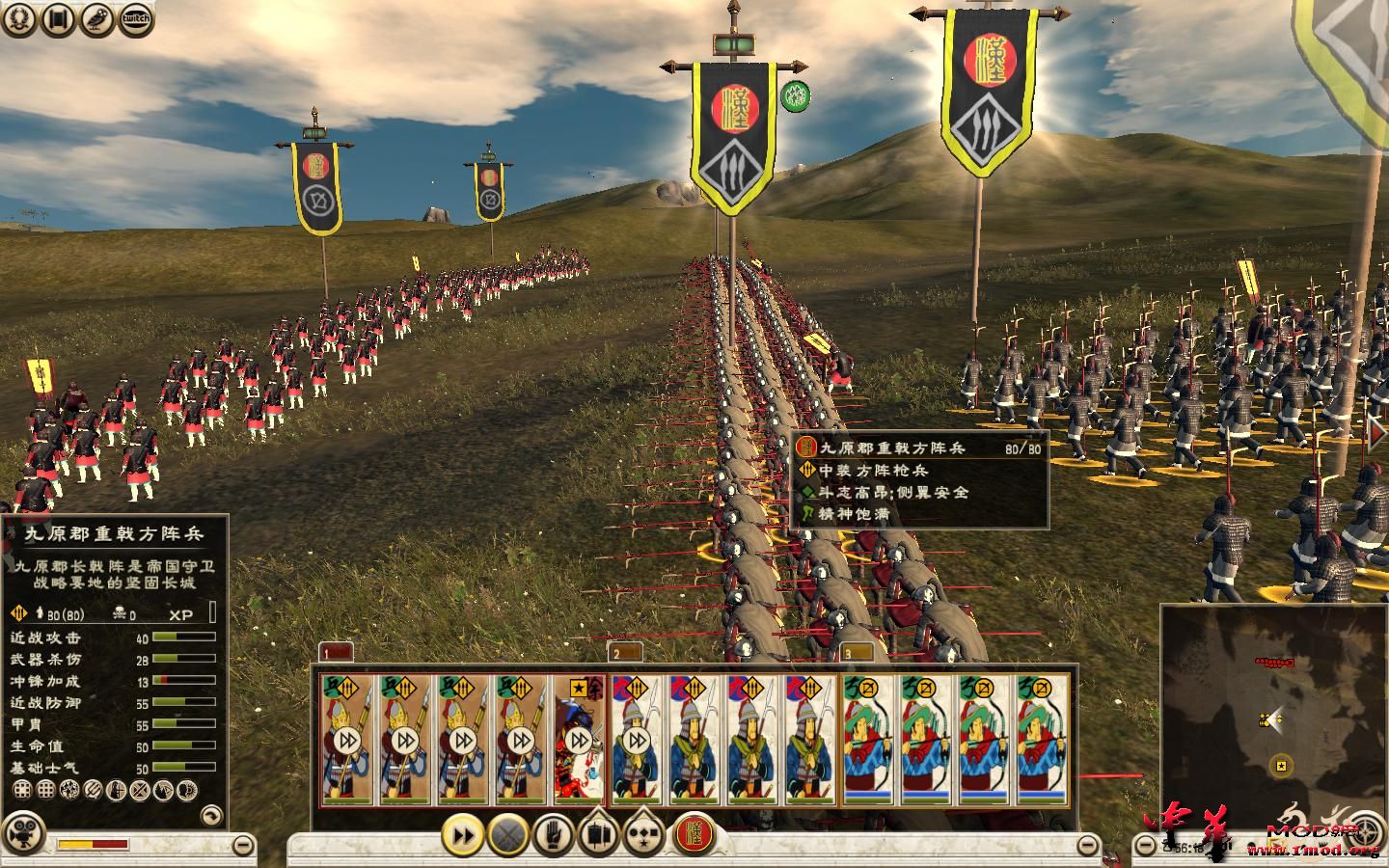
Task: Click the crossed swords melee mode button
Action: tap(508, 834)
